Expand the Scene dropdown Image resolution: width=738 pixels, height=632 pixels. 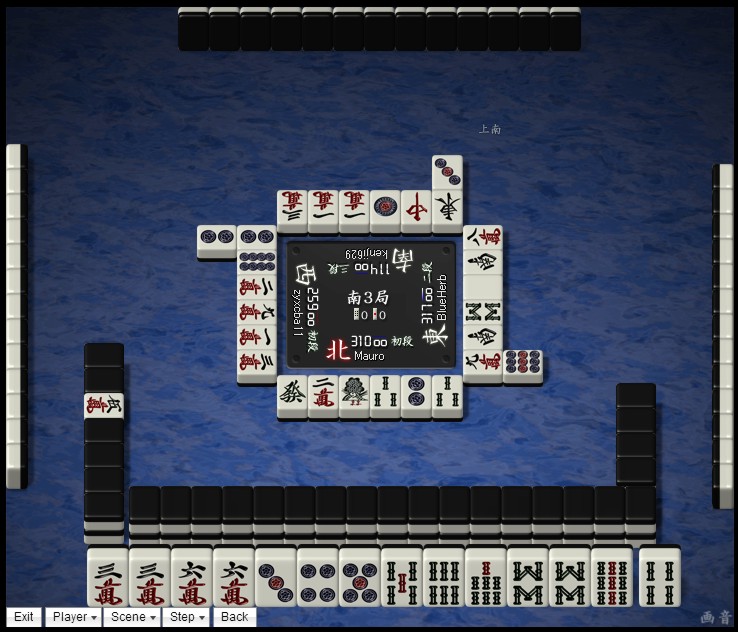pyautogui.click(x=132, y=617)
